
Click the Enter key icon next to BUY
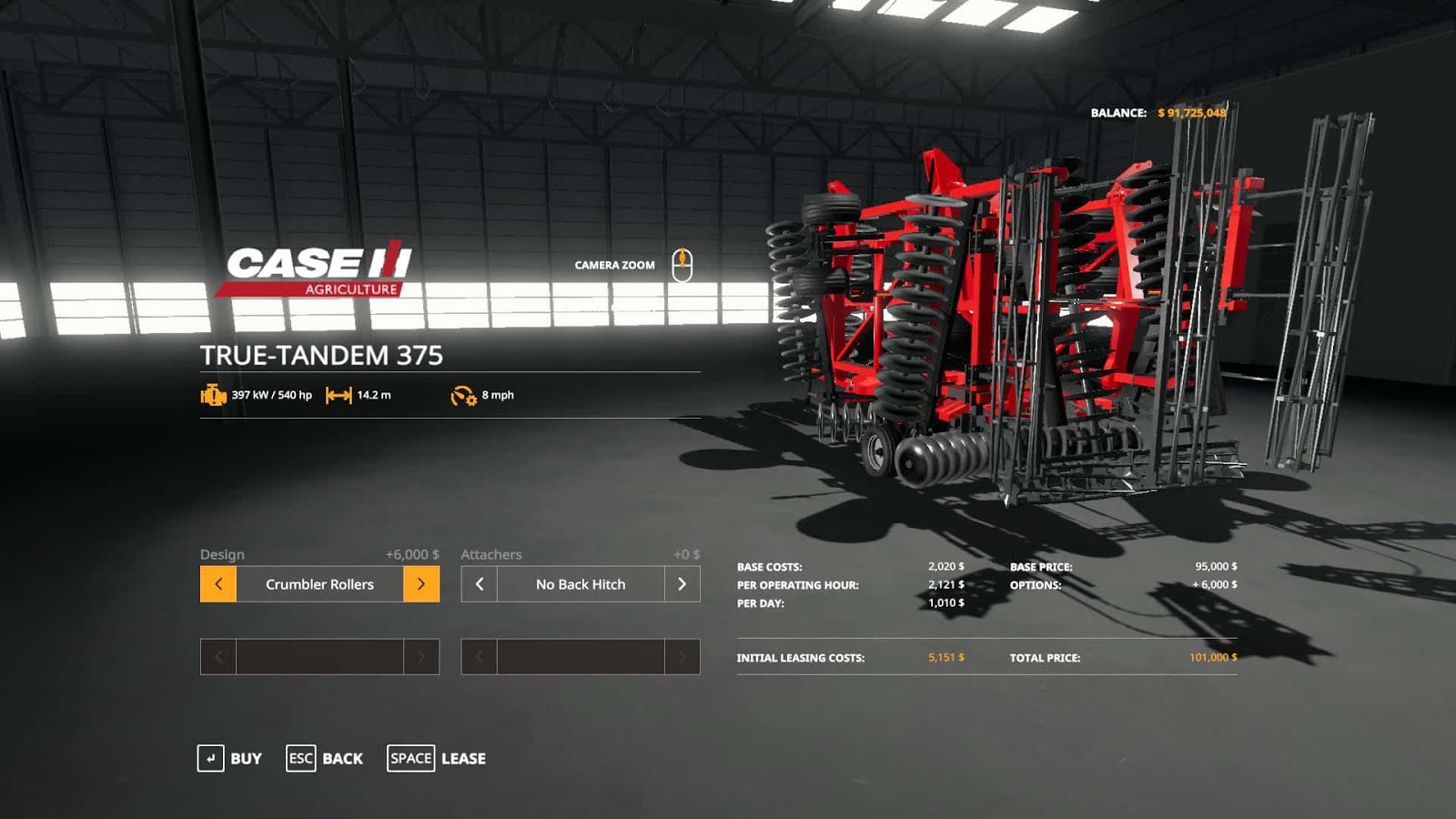(210, 758)
